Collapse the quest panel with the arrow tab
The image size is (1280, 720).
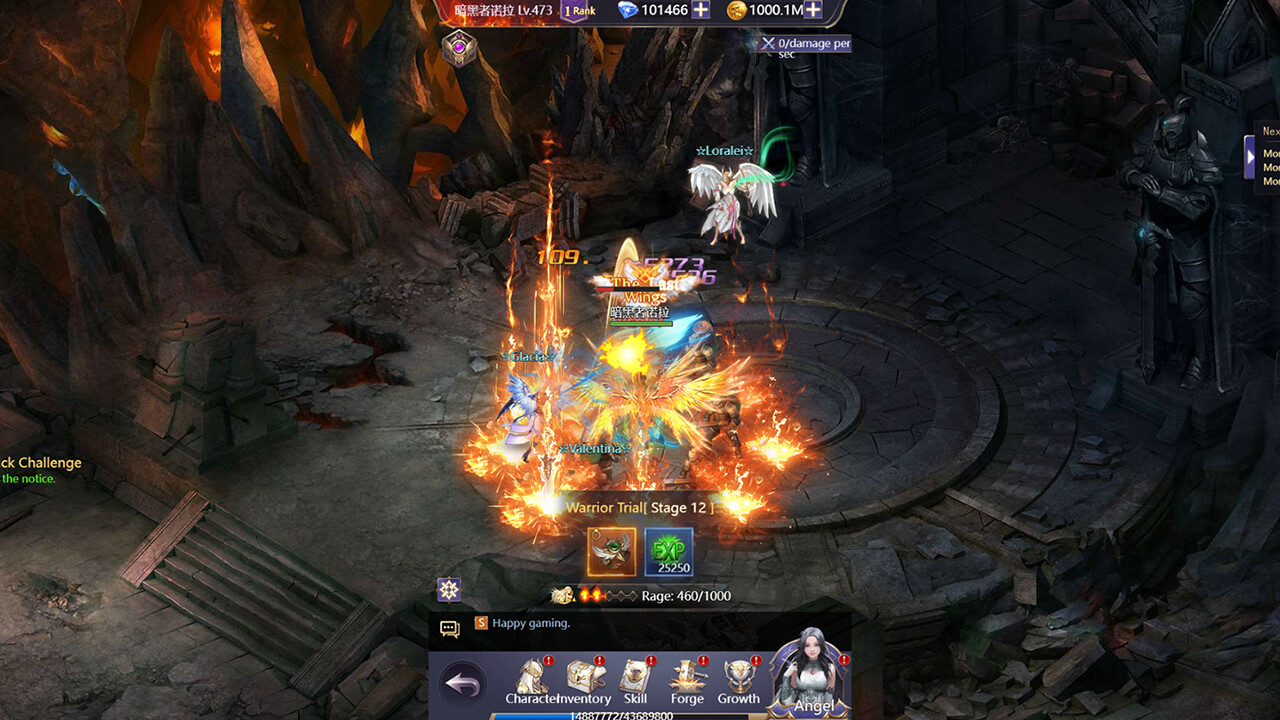point(1251,156)
